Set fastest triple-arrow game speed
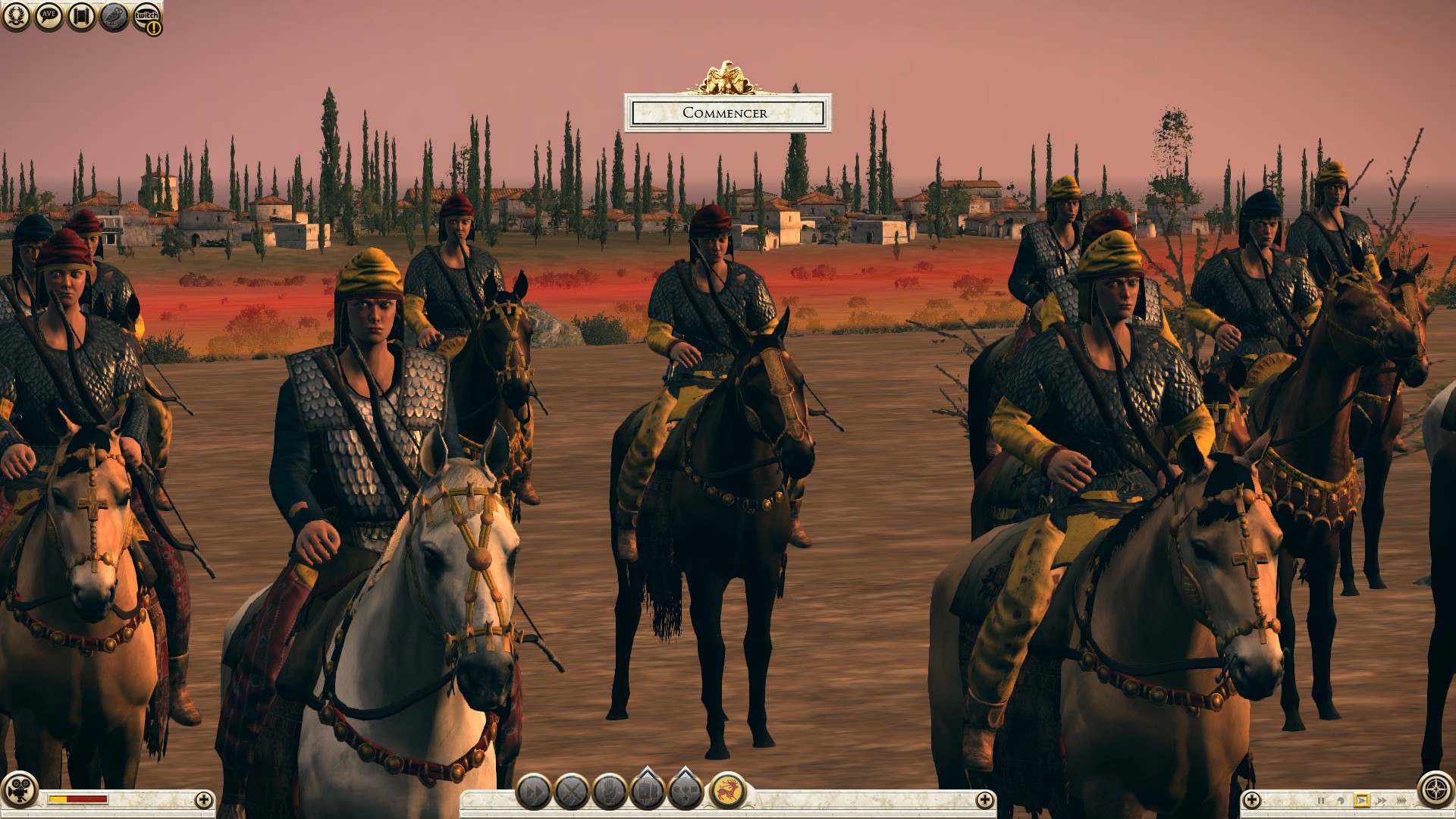 [x=1401, y=800]
